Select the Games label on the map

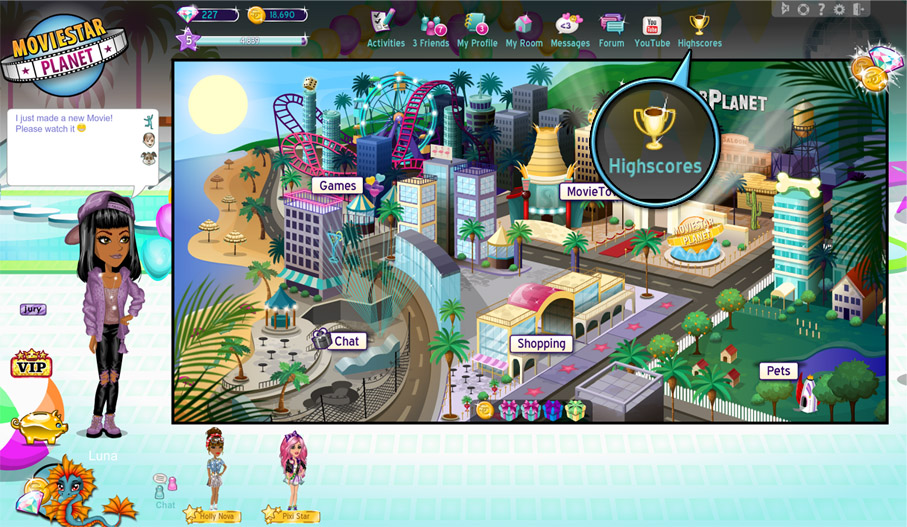click(x=337, y=186)
